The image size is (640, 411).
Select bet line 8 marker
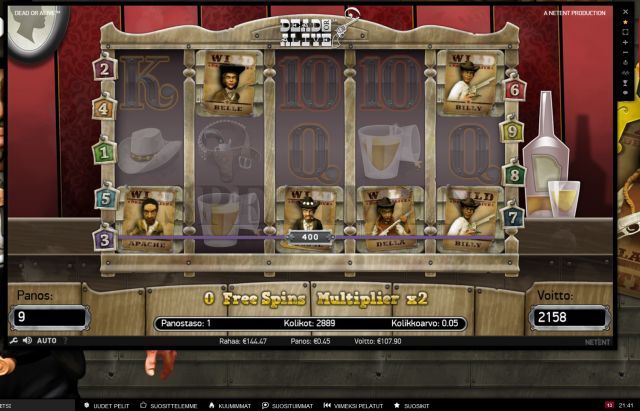pos(515,175)
